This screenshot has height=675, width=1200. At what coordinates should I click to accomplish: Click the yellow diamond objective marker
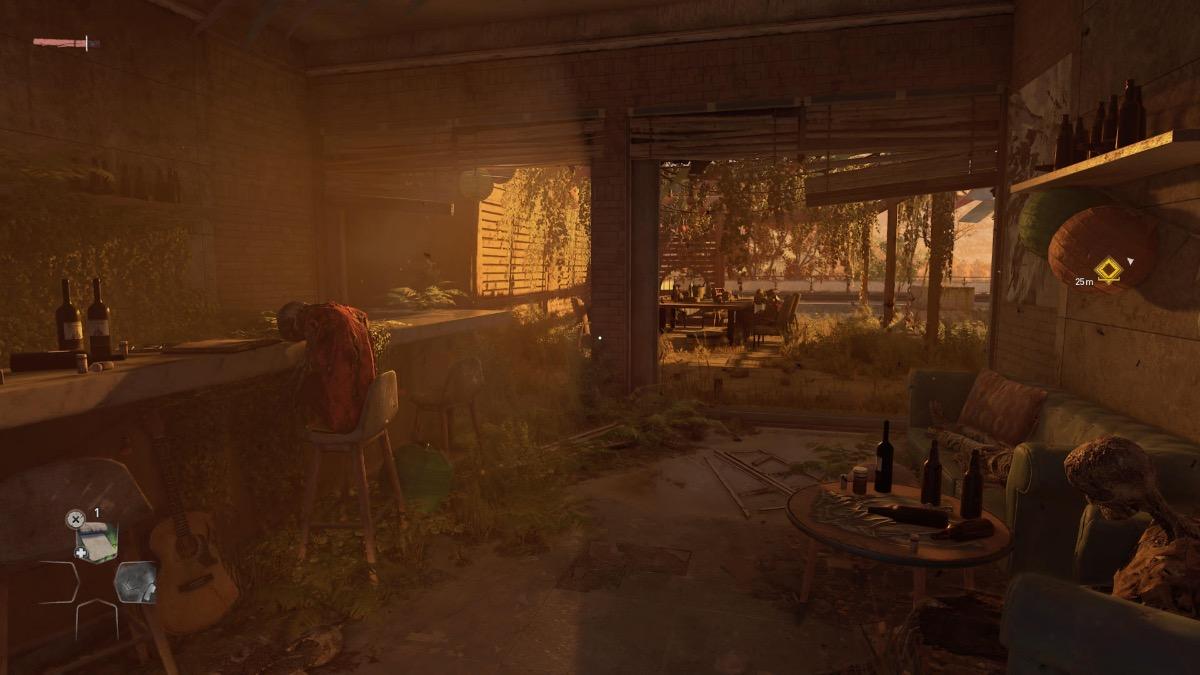1108,270
